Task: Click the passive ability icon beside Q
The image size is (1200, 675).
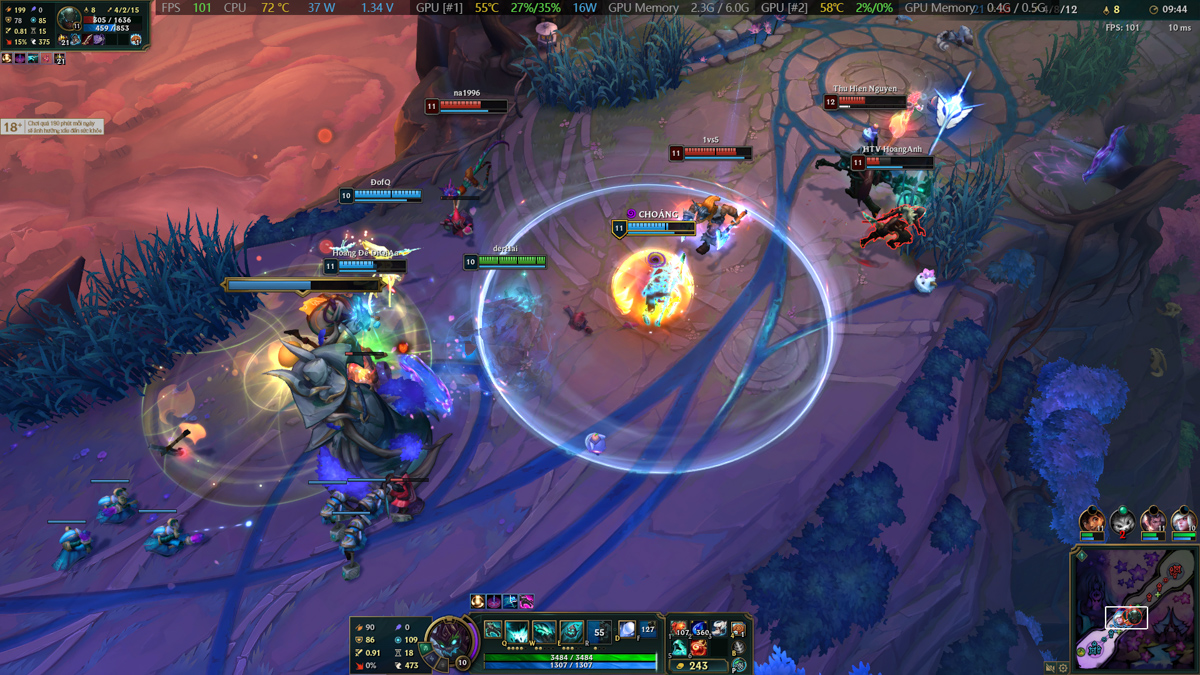Action: 493,631
